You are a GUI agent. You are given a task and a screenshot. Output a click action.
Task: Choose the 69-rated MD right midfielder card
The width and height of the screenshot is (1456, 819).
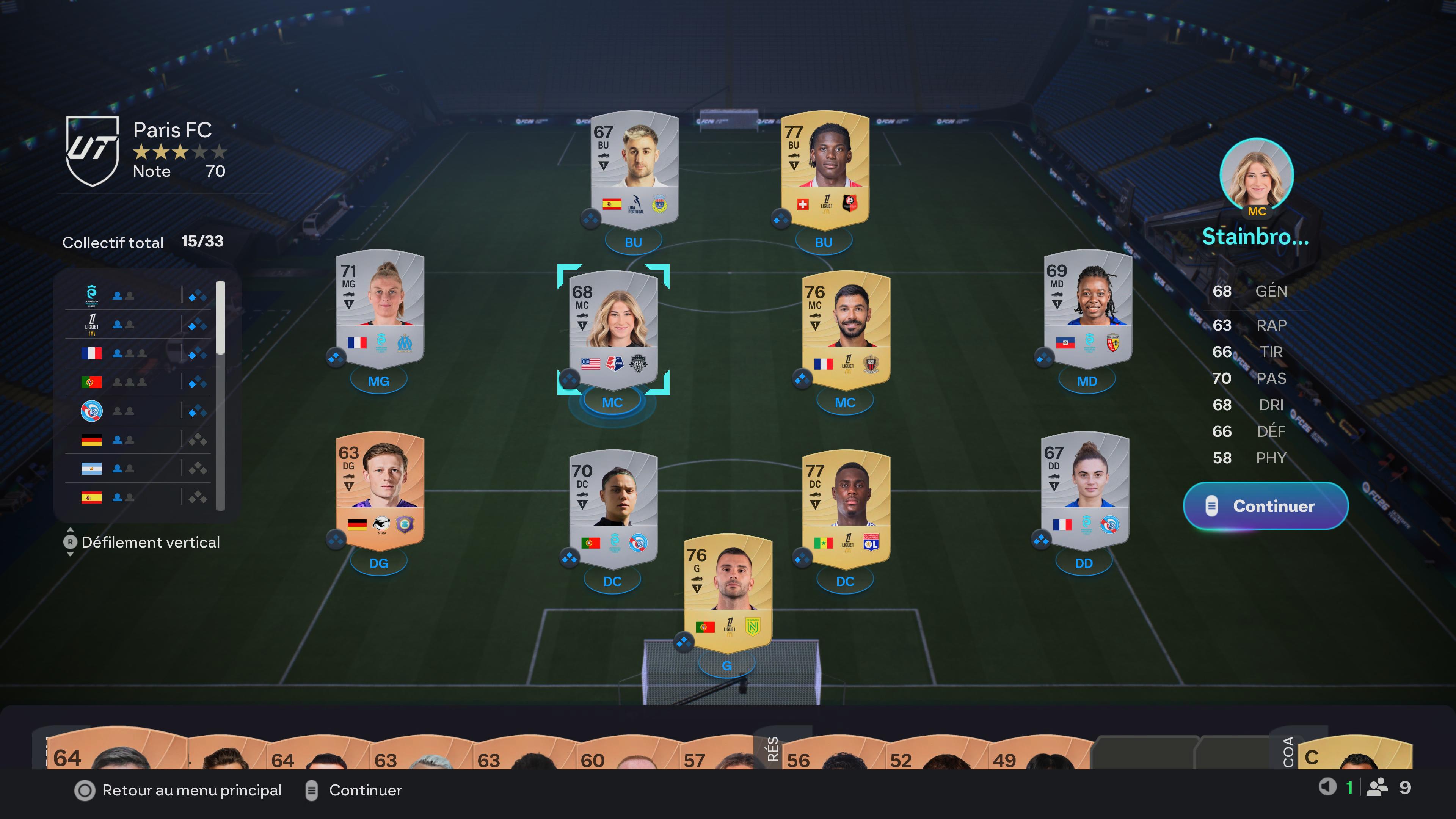pyautogui.click(x=1087, y=309)
